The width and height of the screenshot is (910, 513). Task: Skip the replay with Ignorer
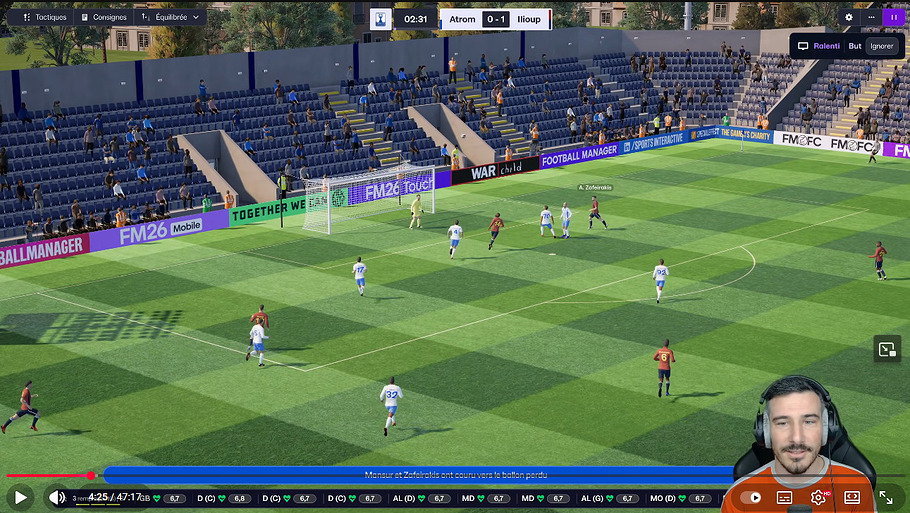tap(882, 45)
